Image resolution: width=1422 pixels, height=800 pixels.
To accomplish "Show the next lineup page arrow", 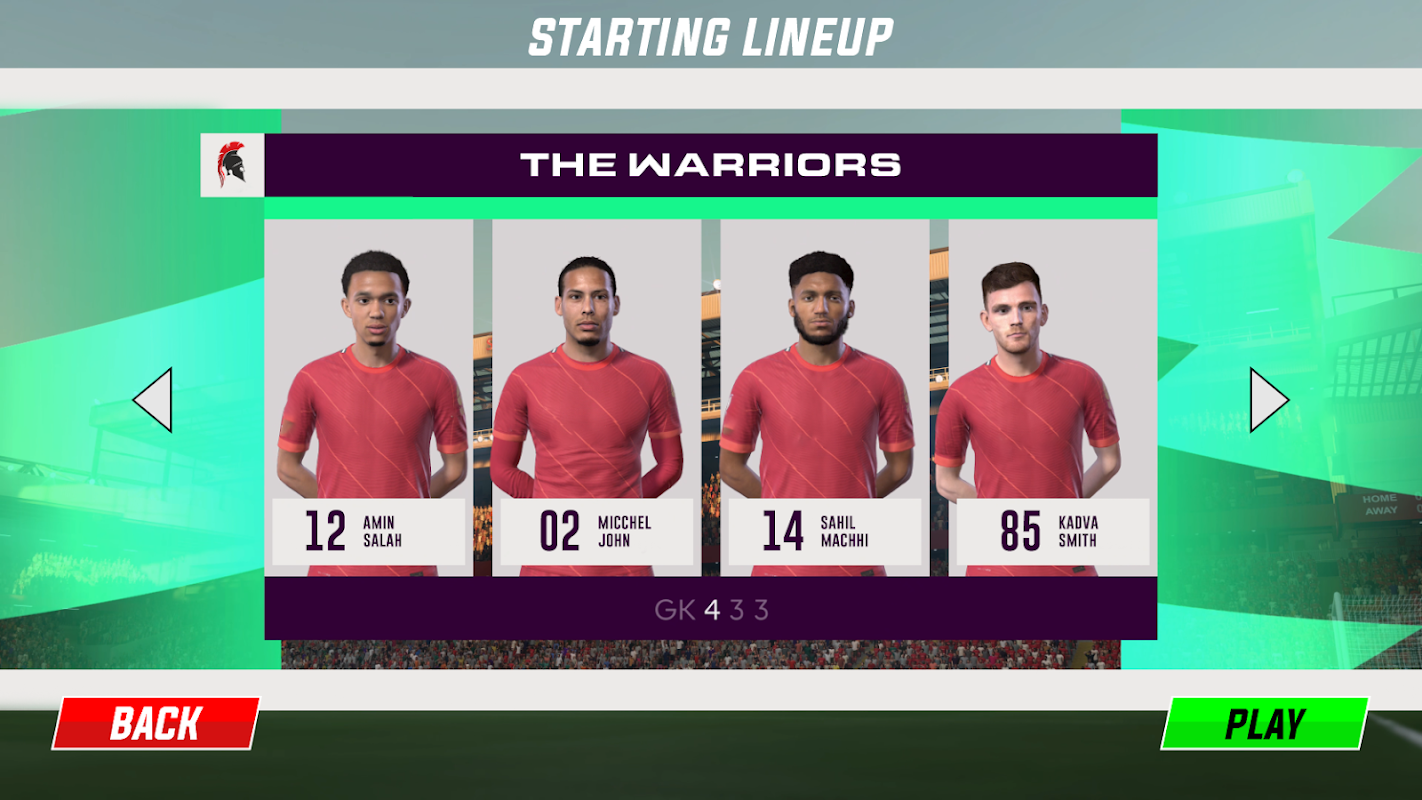I will [x=1269, y=400].
